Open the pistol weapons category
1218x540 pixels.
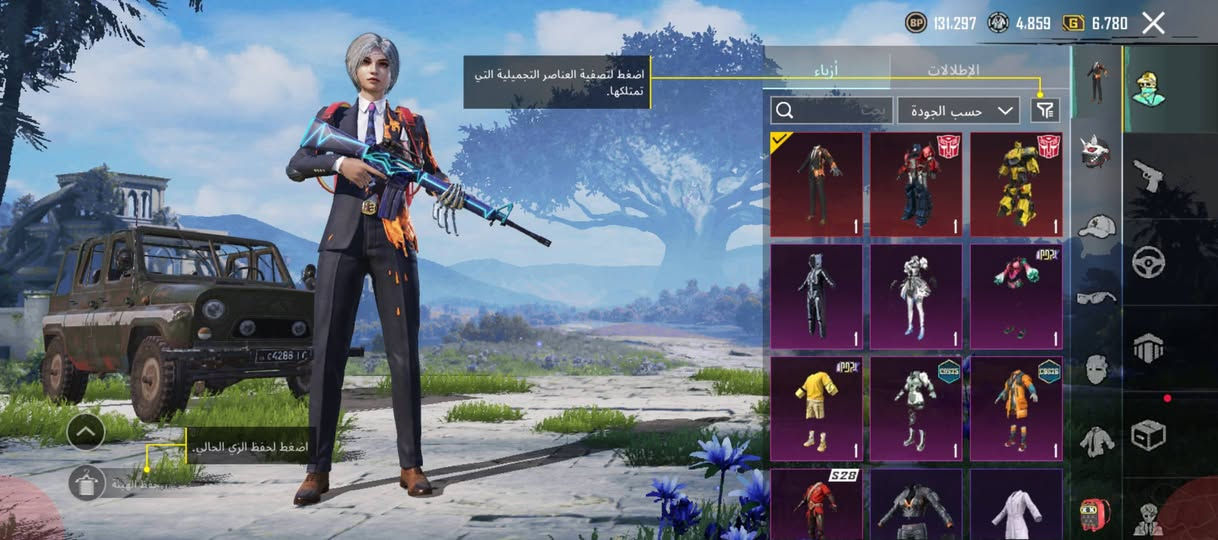coord(1147,176)
